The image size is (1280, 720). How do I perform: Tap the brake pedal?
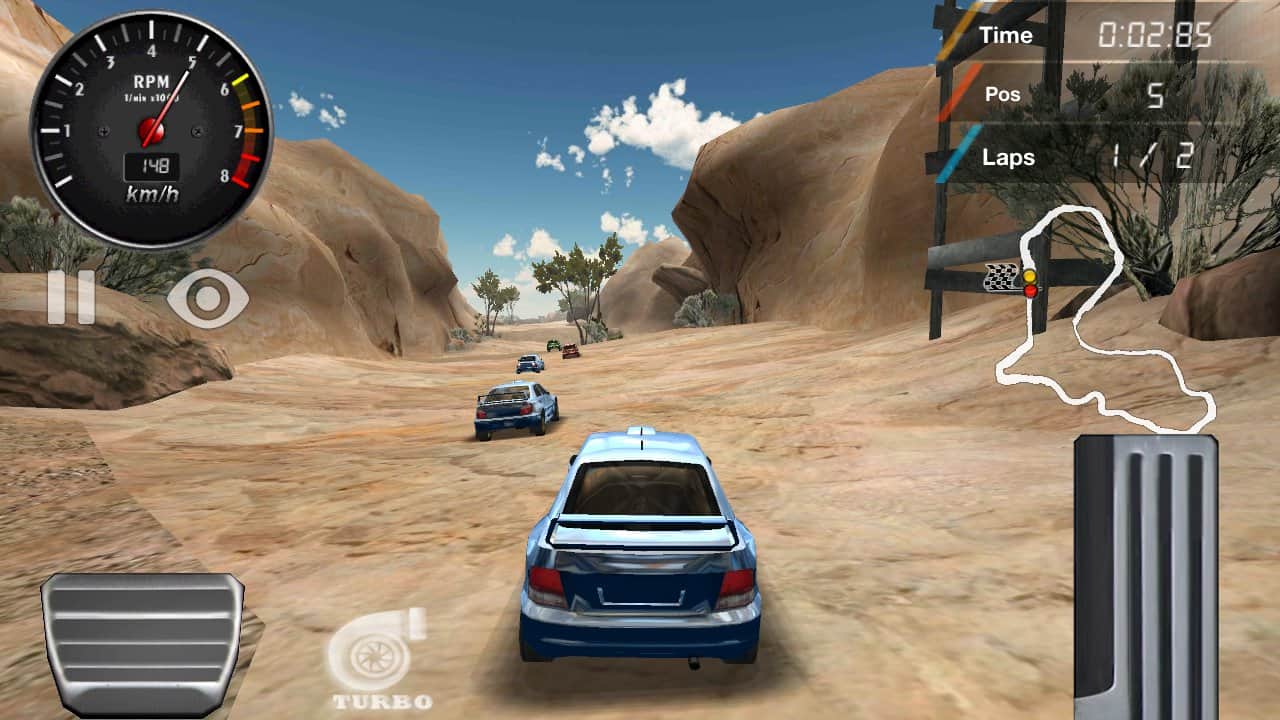(142, 642)
